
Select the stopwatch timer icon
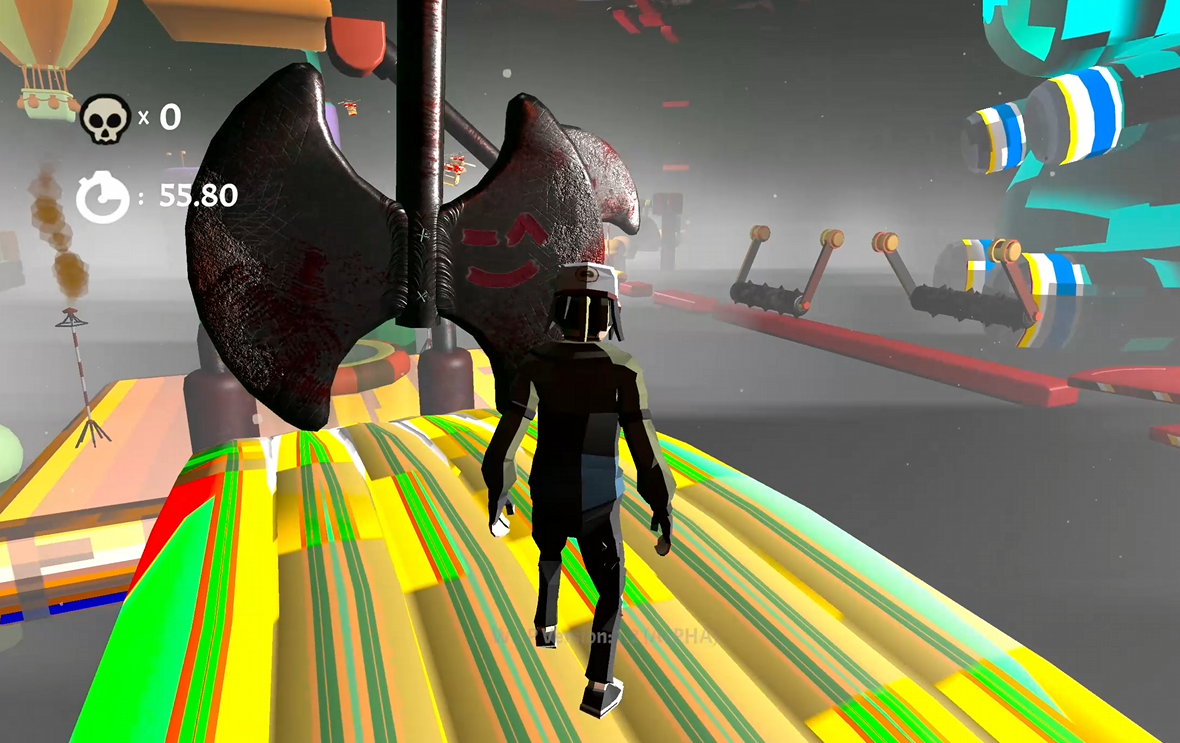tap(103, 197)
